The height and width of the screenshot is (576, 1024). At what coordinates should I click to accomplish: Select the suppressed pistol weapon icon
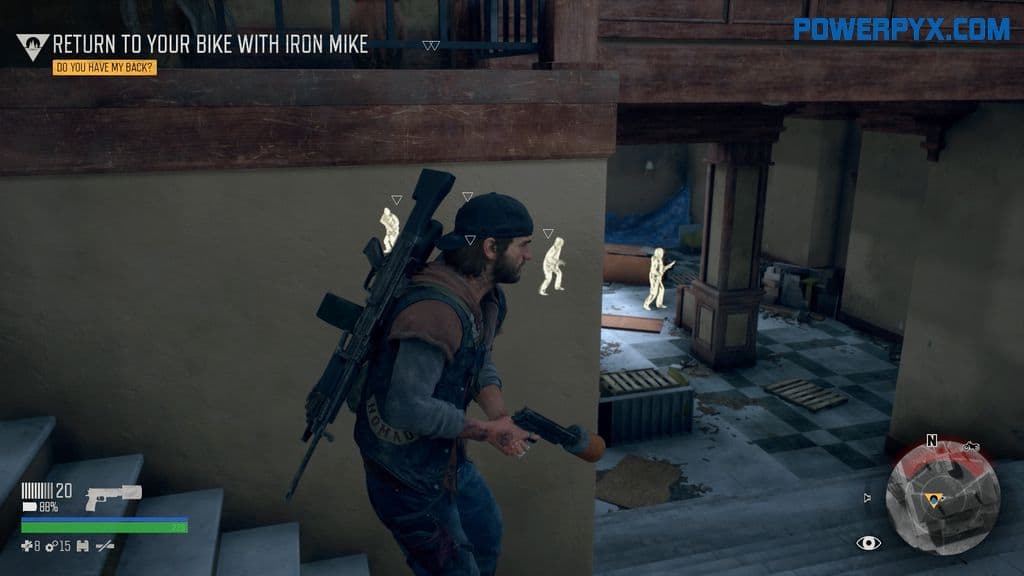(x=113, y=496)
